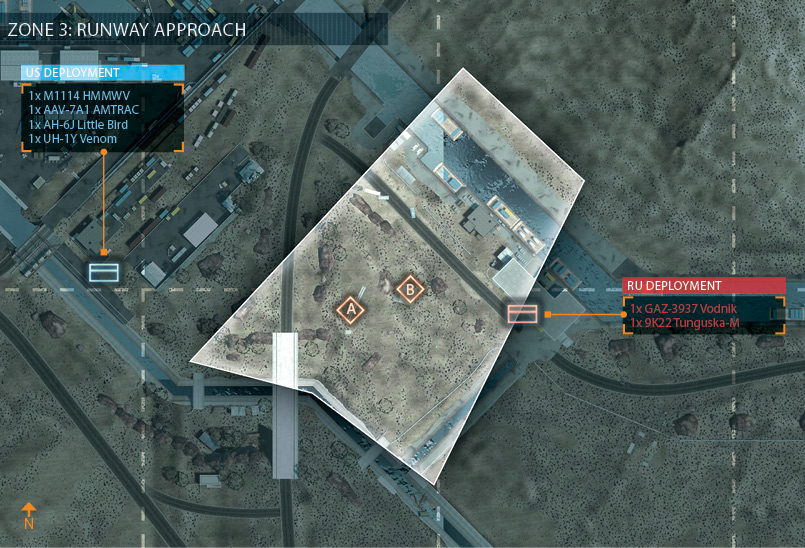805x548 pixels.
Task: Open the RU Deployment vehicle list panel
Action: 704,315
